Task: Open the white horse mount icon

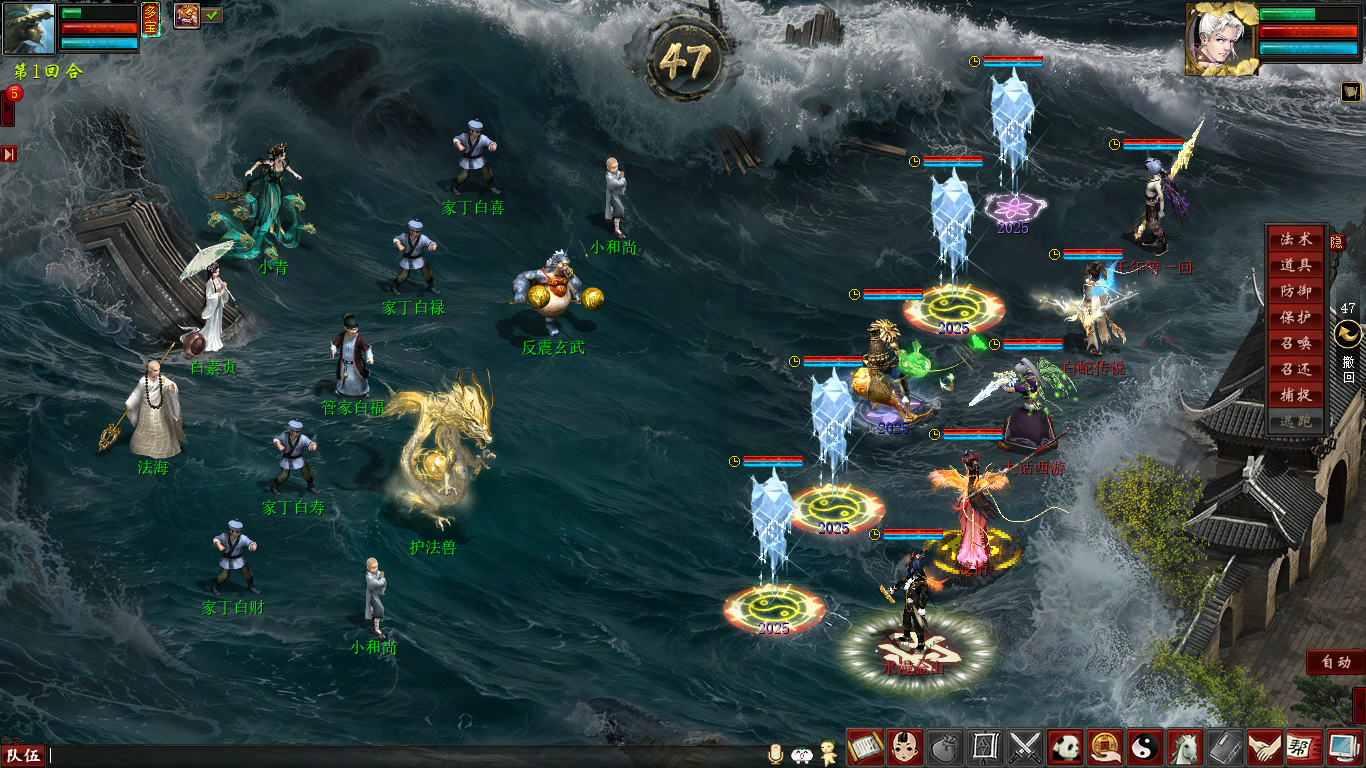Action: point(1186,747)
